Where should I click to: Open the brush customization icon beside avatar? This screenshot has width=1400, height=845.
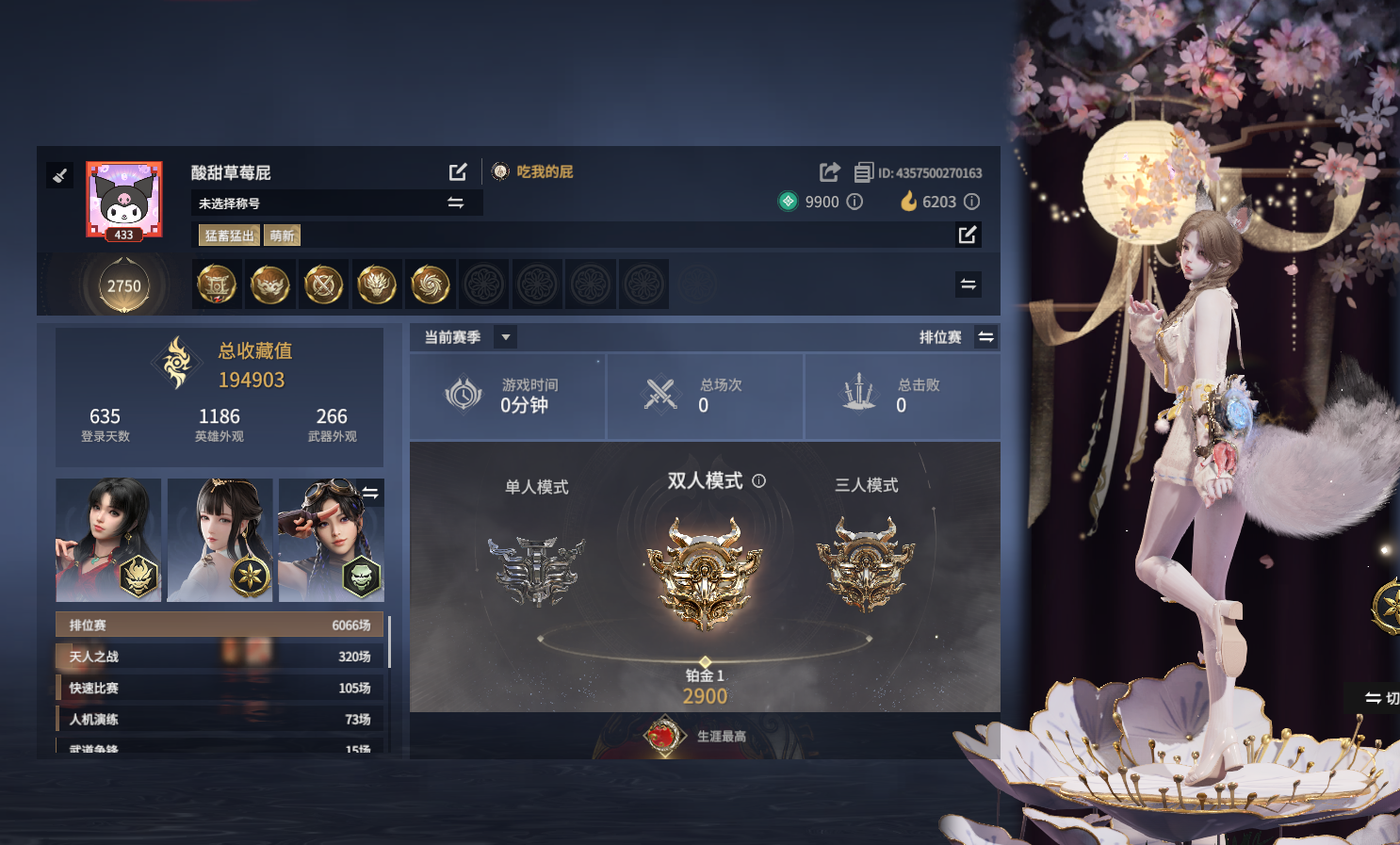(x=60, y=175)
